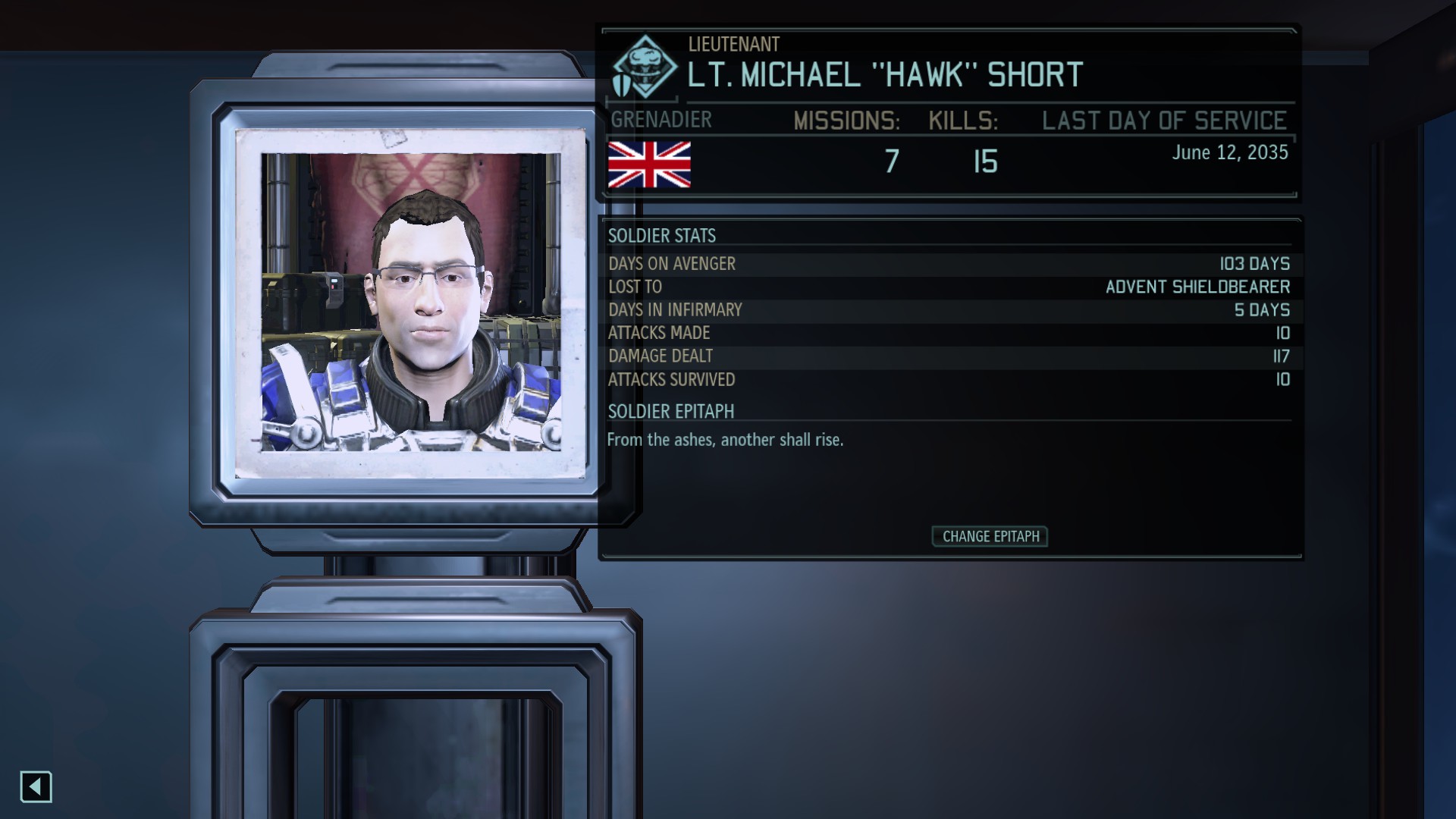This screenshot has height=819, width=1456.
Task: Select the SOLDIER EPITAPH section header
Action: 670,412
